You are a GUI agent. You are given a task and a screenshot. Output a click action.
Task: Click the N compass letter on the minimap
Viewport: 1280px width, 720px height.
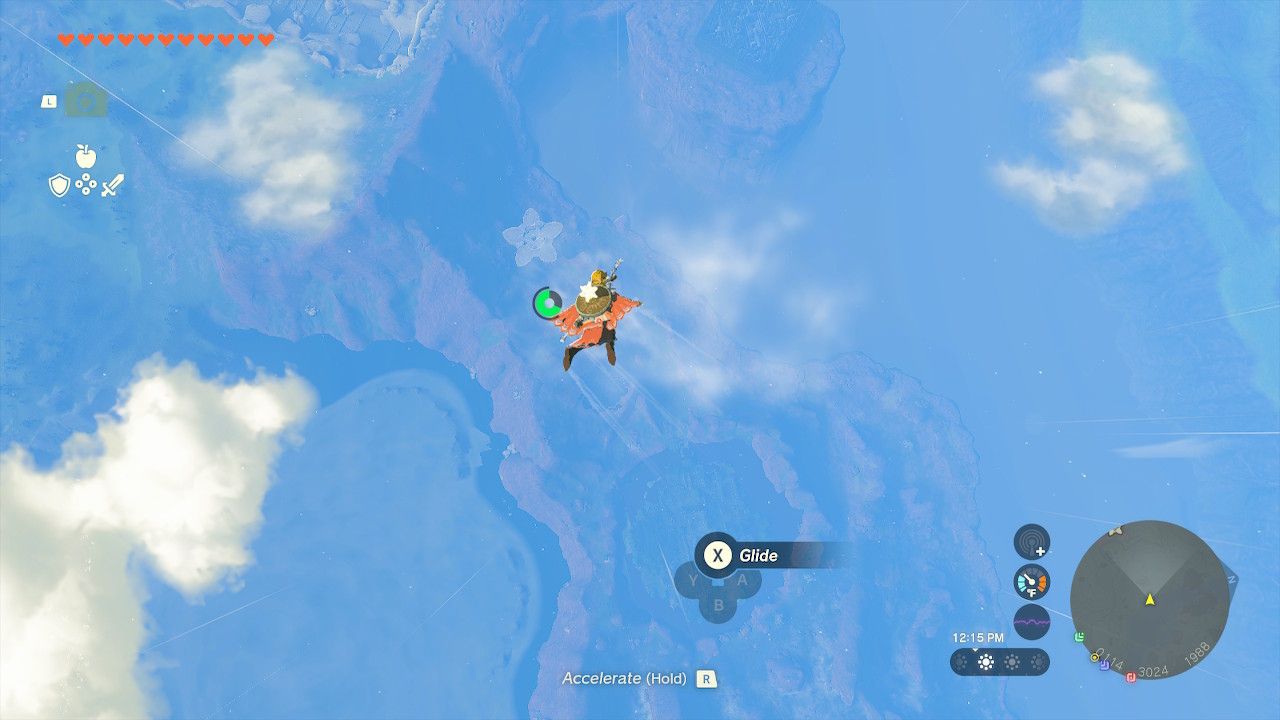click(1230, 578)
